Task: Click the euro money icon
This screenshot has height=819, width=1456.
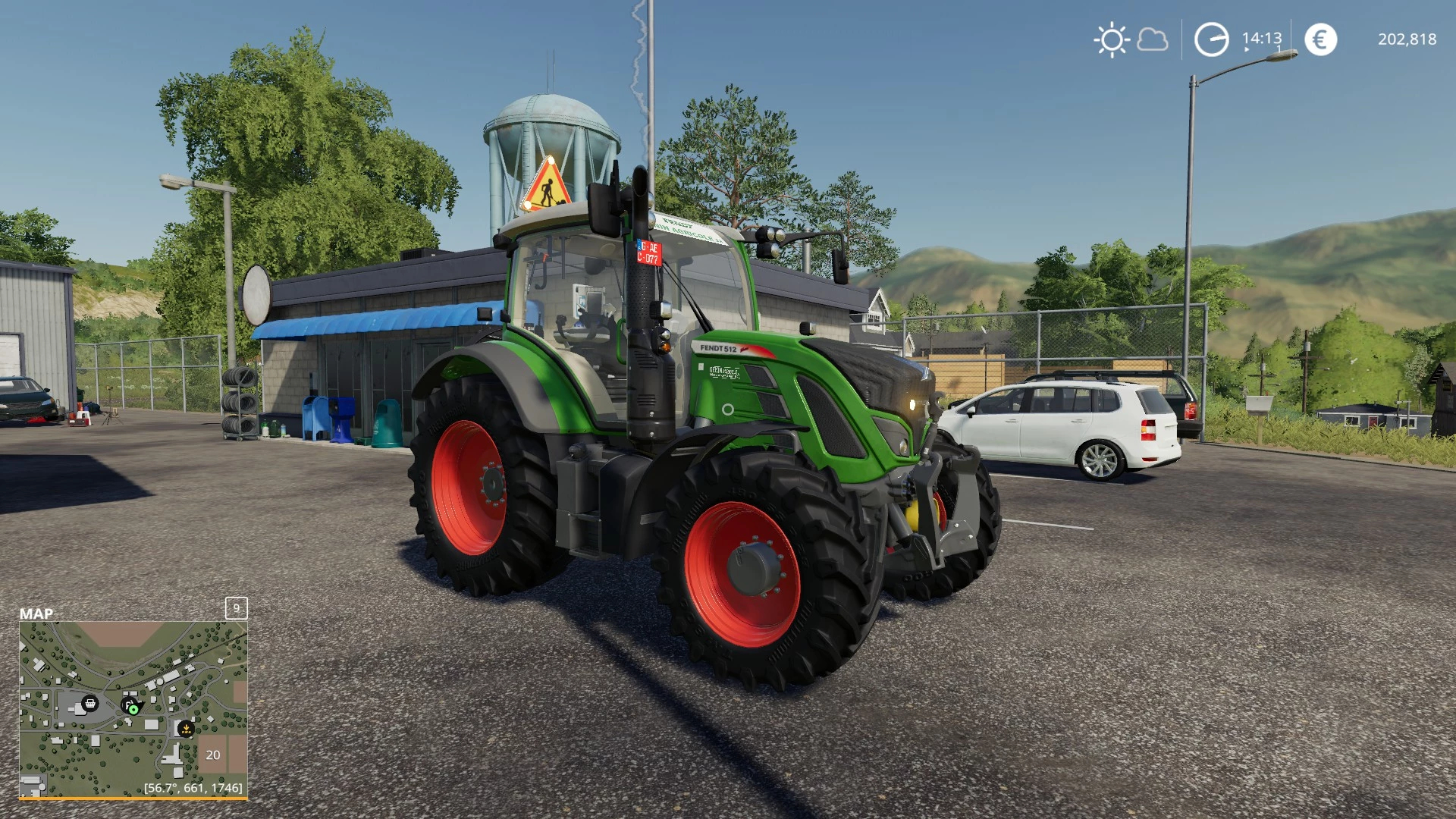Action: click(1320, 39)
